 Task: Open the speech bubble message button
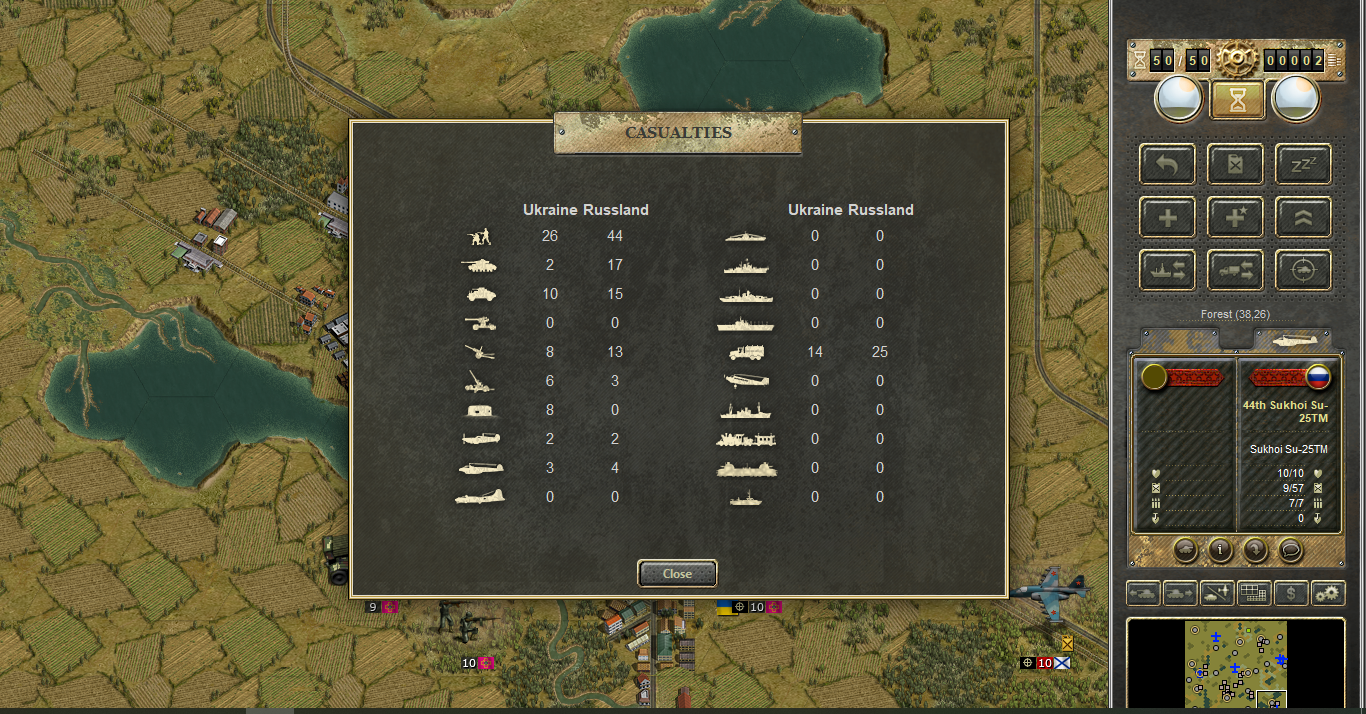[1289, 549]
